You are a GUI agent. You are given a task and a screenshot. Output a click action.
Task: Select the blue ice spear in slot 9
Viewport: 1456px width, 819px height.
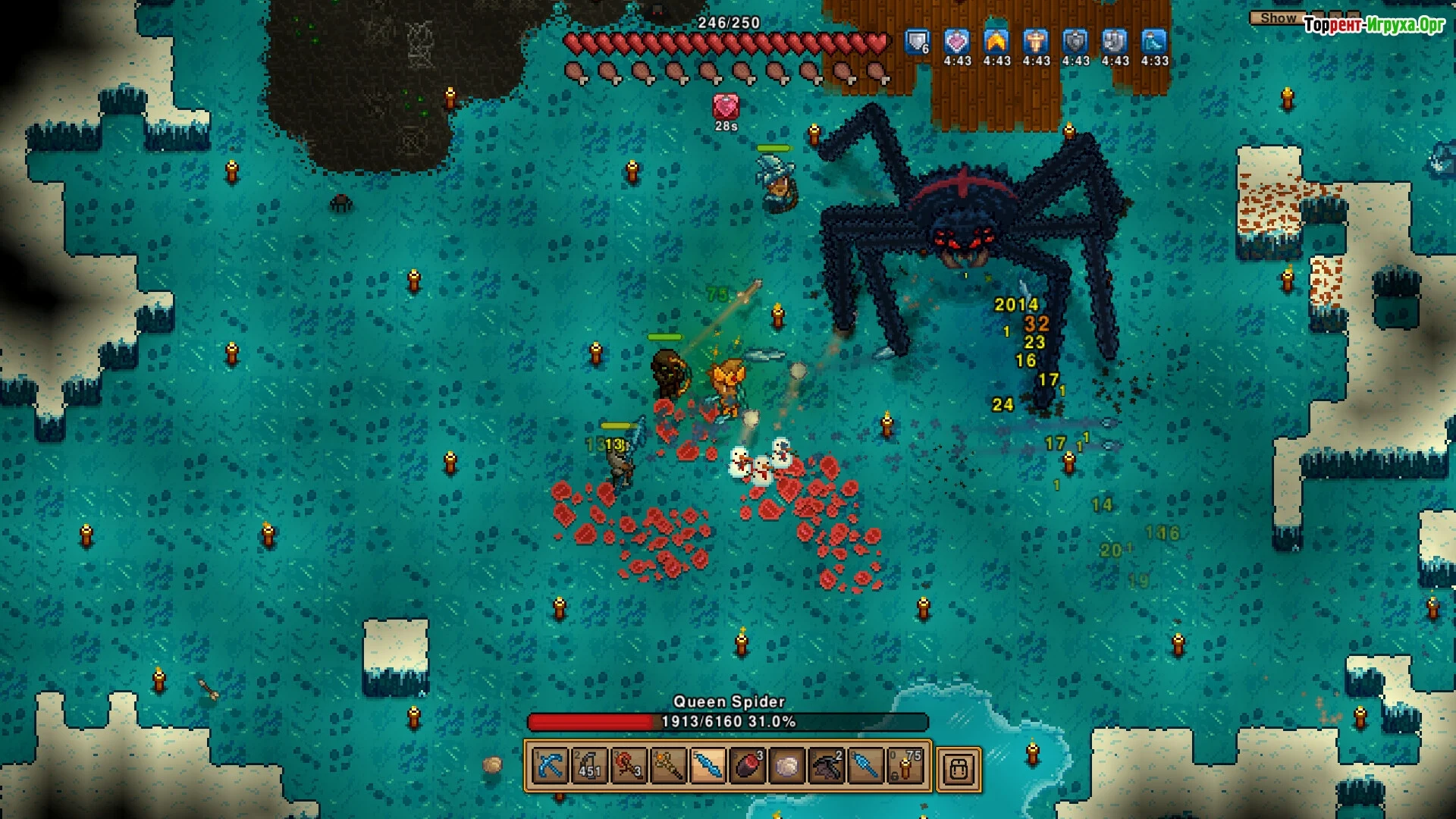(865, 767)
